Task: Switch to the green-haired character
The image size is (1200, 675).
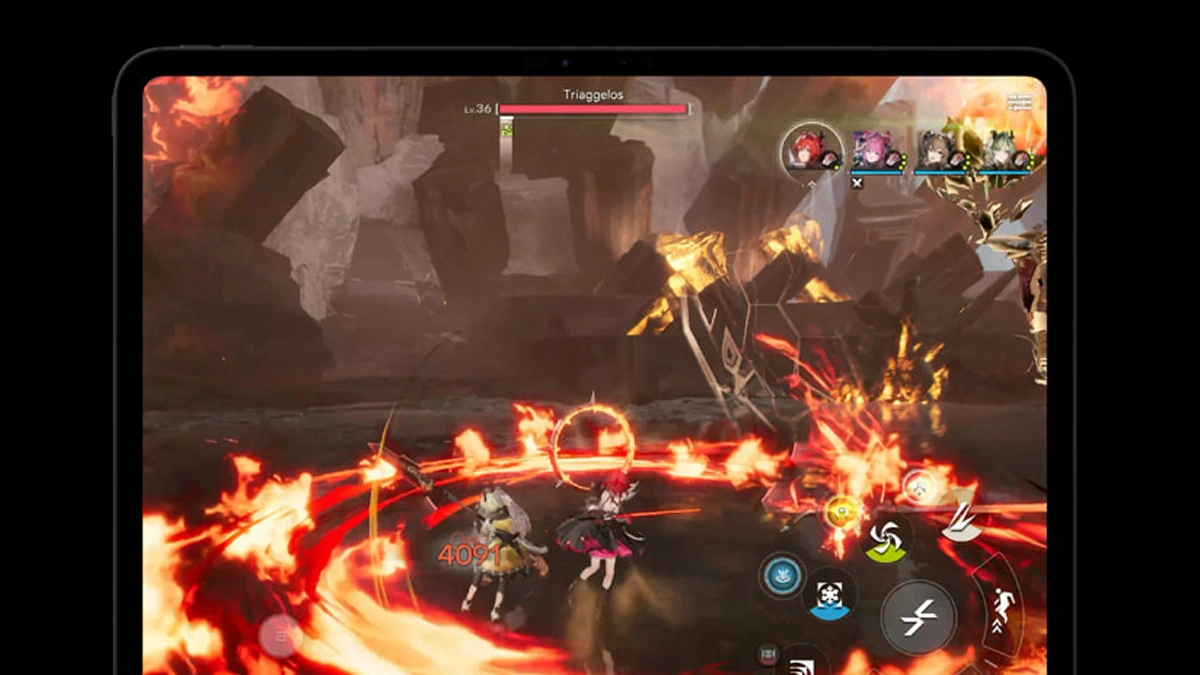Action: point(1003,152)
